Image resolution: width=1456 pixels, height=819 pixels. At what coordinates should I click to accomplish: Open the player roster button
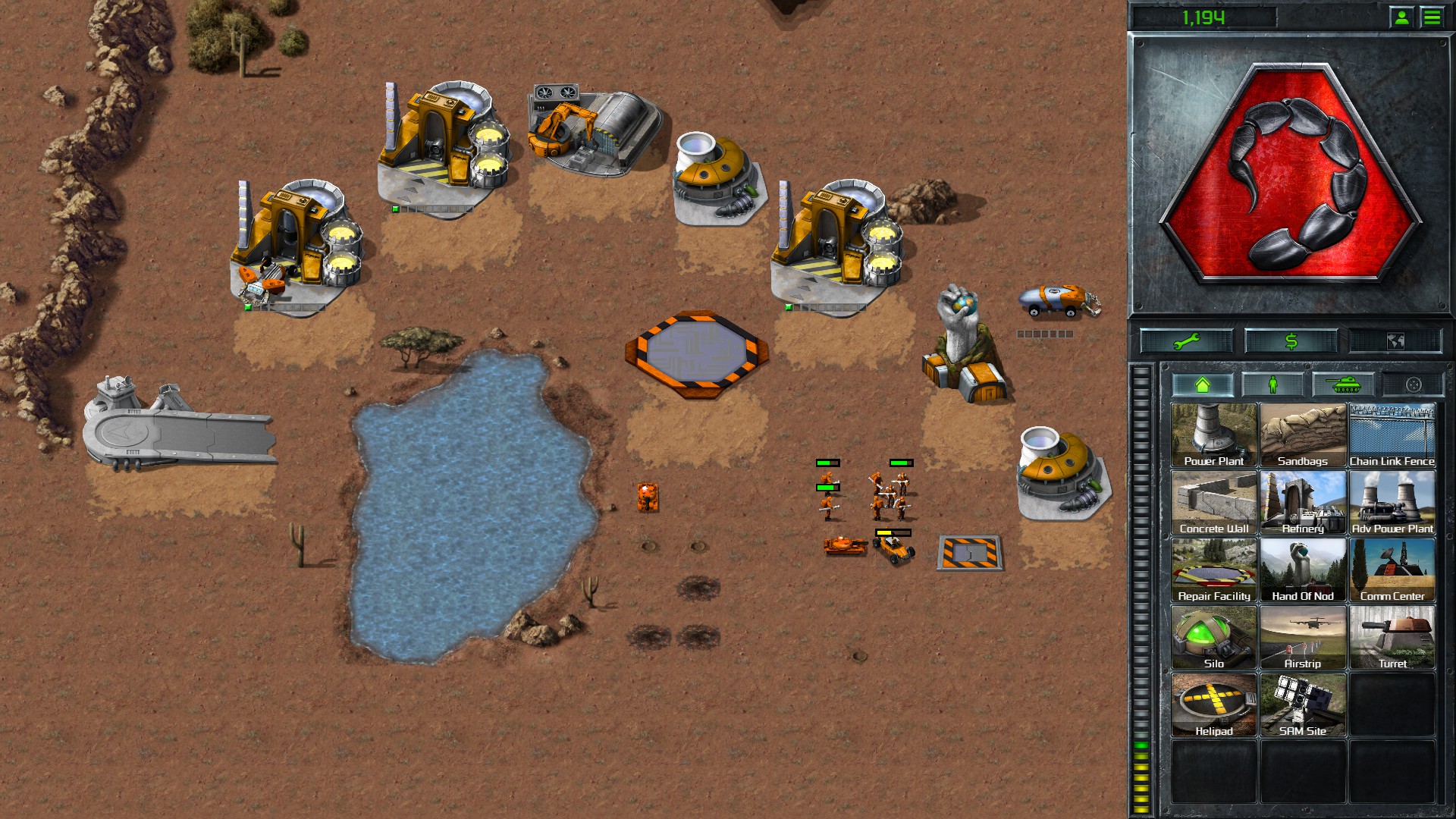[1401, 15]
